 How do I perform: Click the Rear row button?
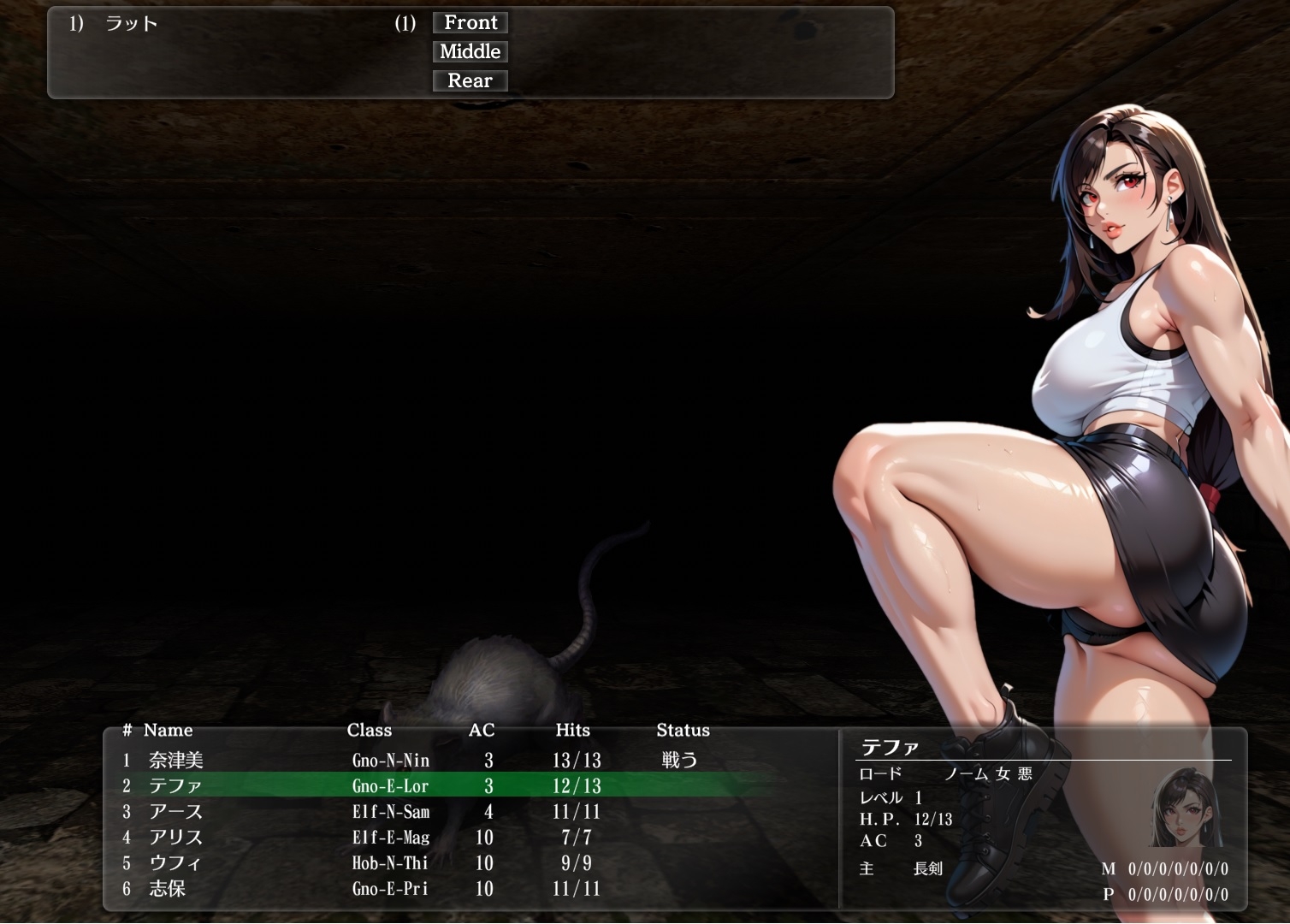click(x=470, y=81)
